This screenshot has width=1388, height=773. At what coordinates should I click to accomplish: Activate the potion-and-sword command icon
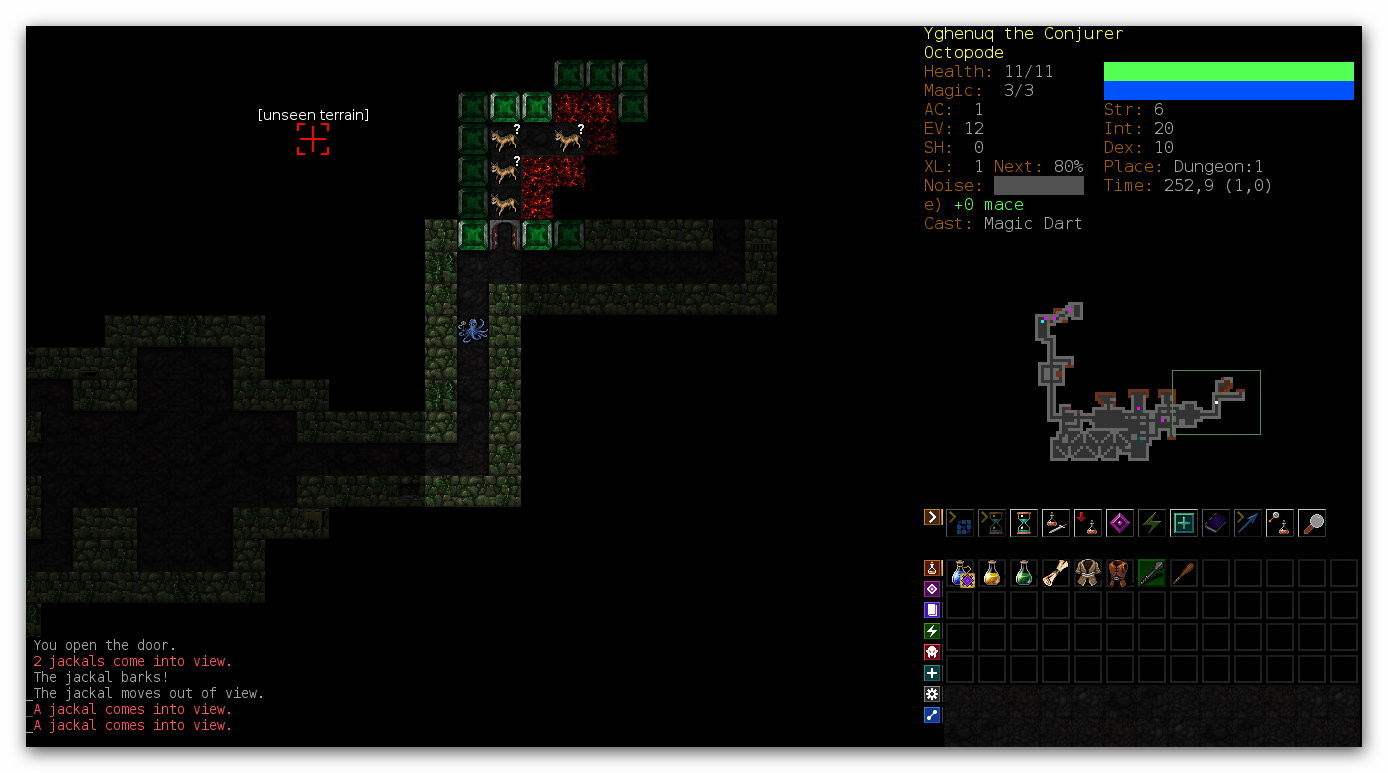click(x=1056, y=522)
